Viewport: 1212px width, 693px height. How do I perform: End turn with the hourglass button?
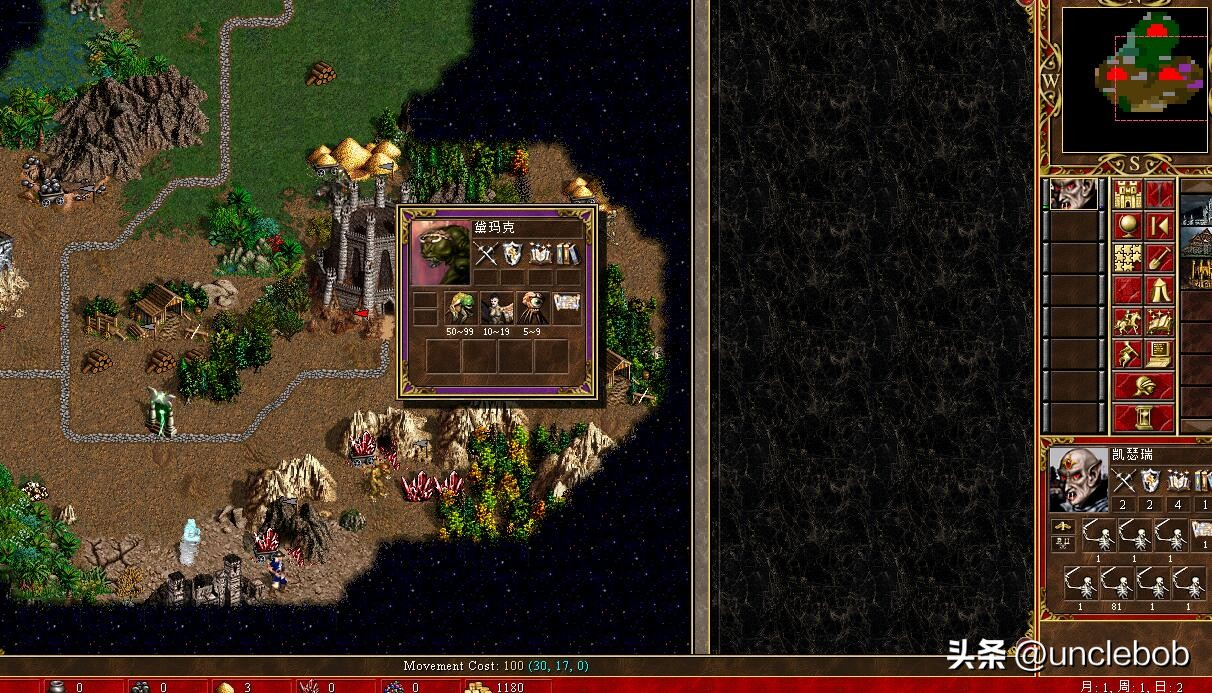tap(1144, 418)
